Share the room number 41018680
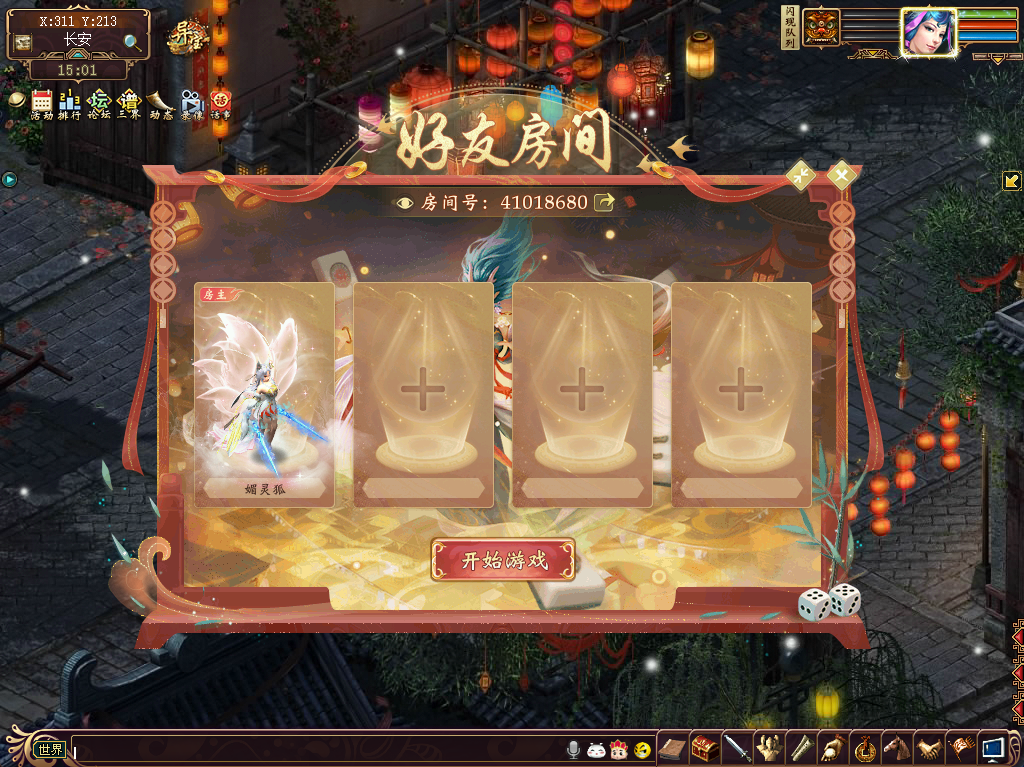1024x767 pixels. (604, 202)
